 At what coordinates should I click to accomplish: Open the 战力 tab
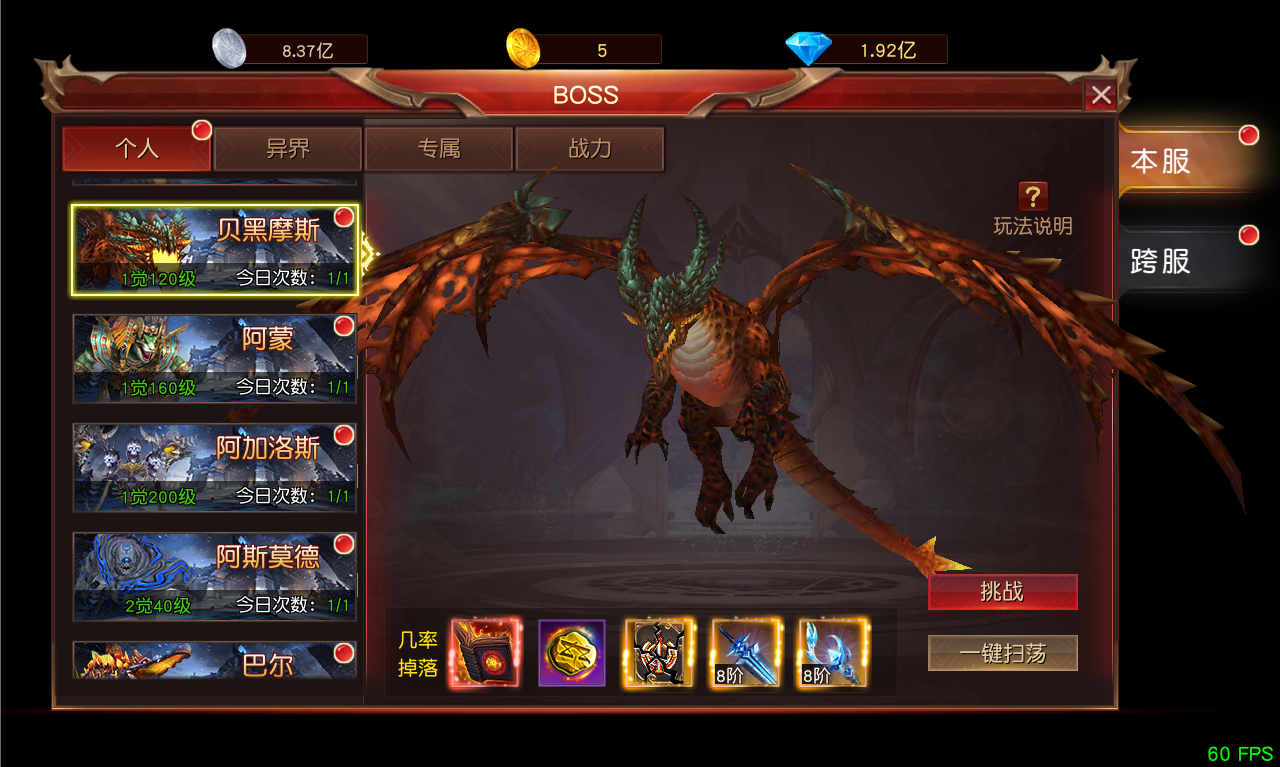point(590,148)
